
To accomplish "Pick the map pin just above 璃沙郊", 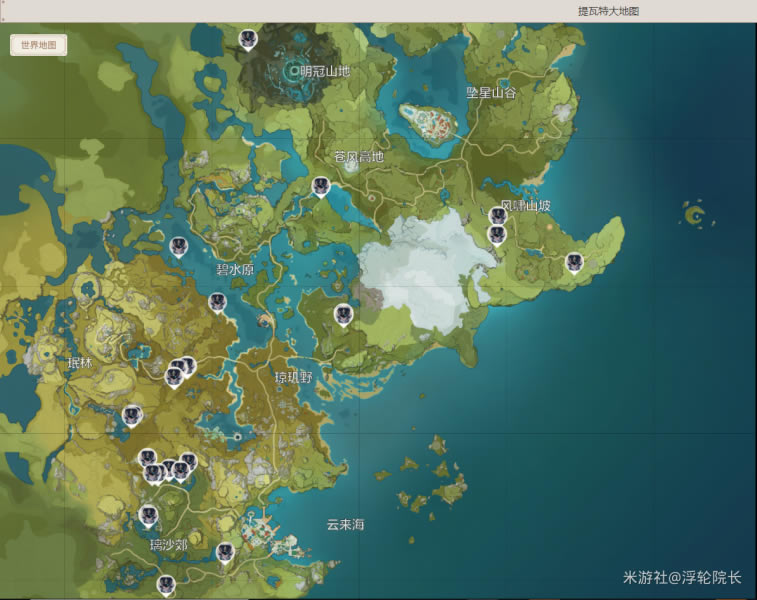I will tap(149, 516).
